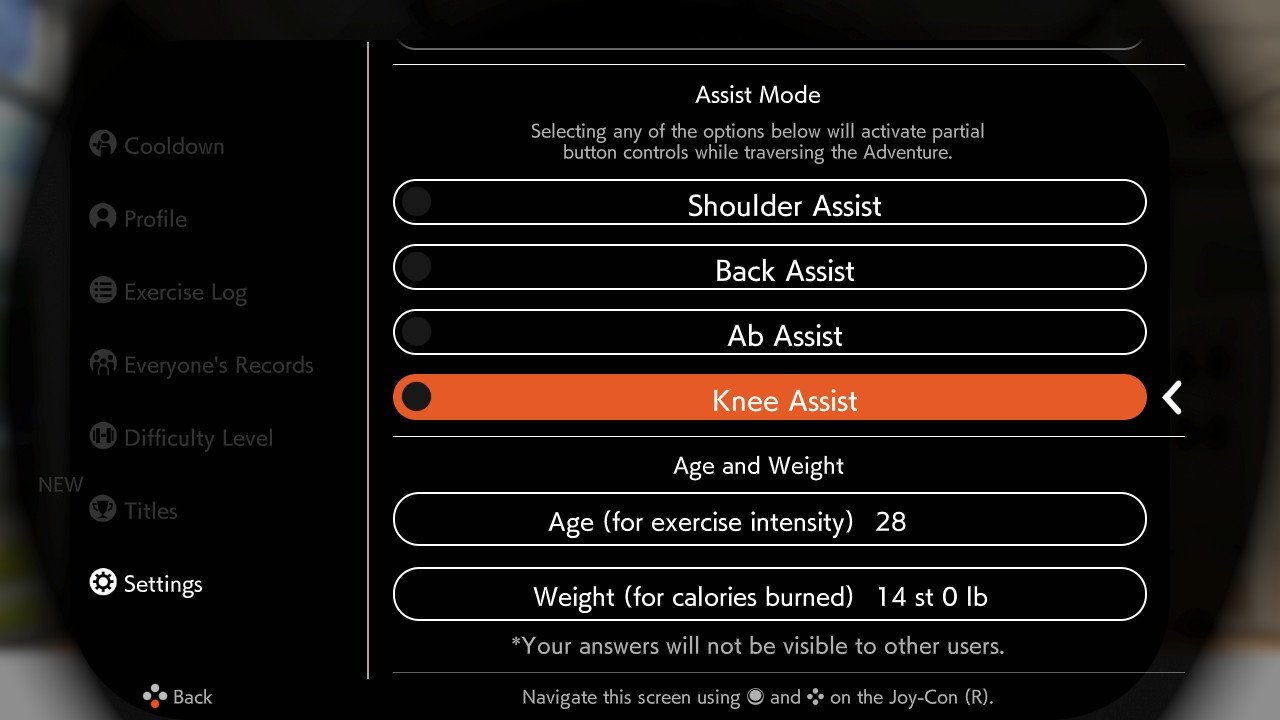
Task: Go Back from the settings screen
Action: point(178,697)
